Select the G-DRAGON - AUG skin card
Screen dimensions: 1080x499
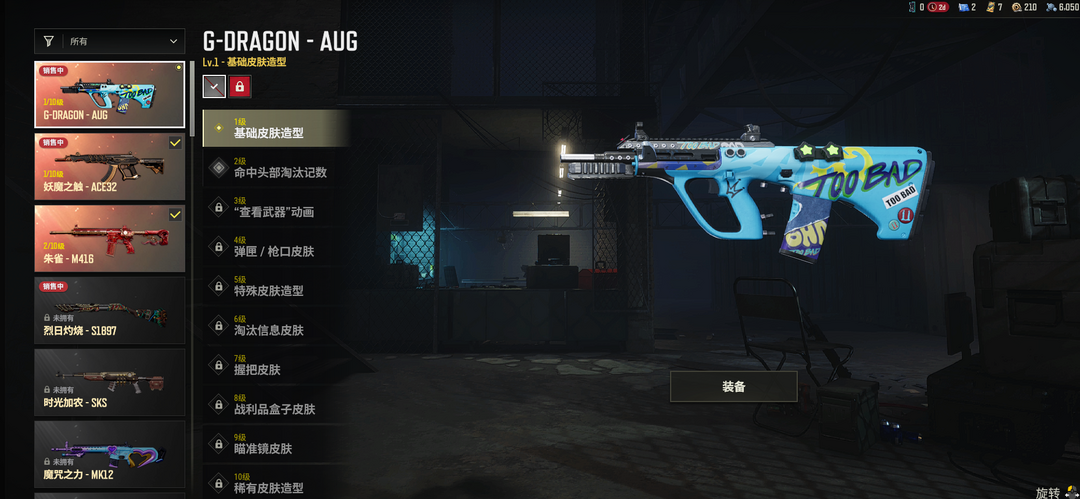(110, 95)
